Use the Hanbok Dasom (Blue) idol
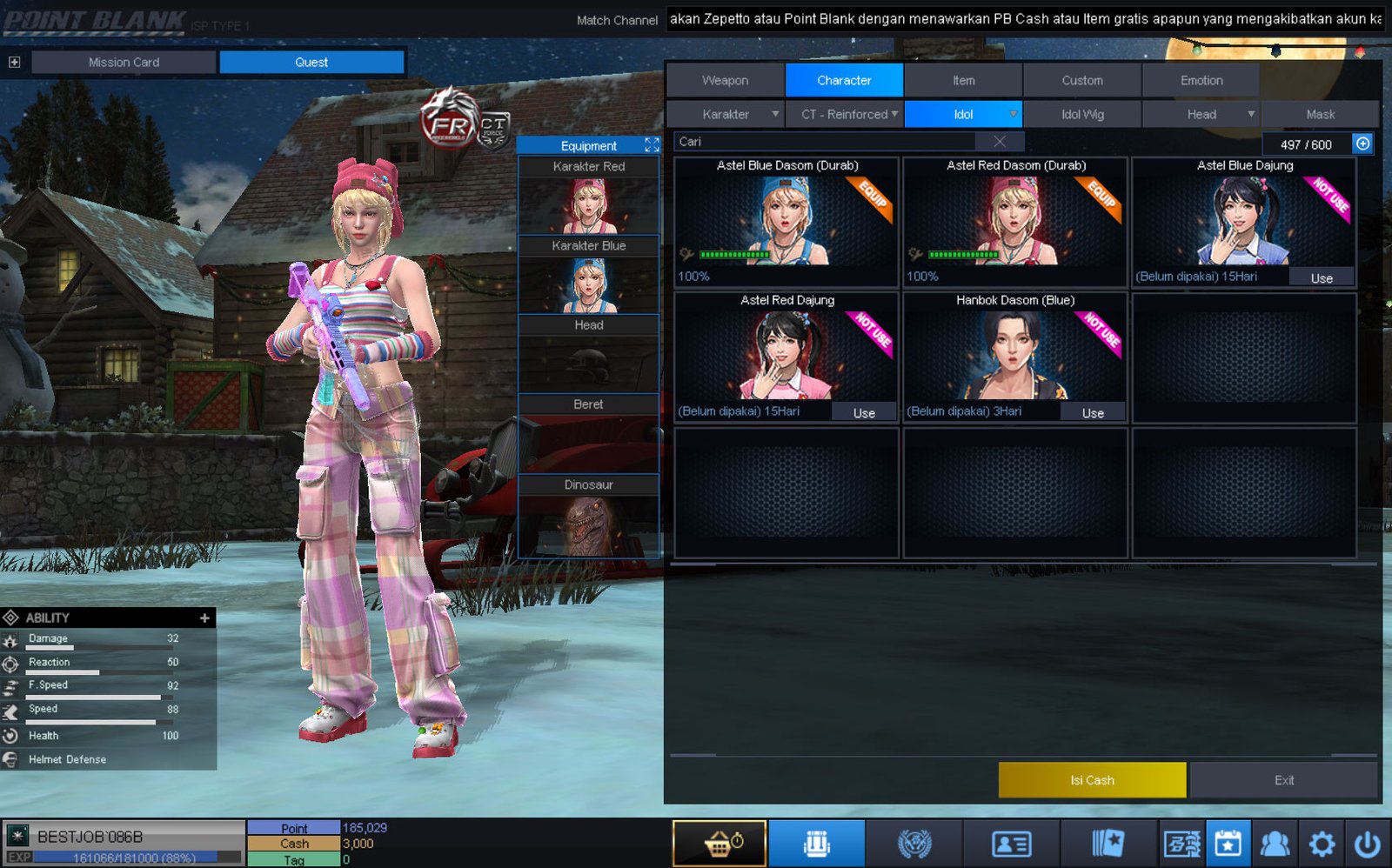This screenshot has width=1392, height=868. coord(1093,413)
